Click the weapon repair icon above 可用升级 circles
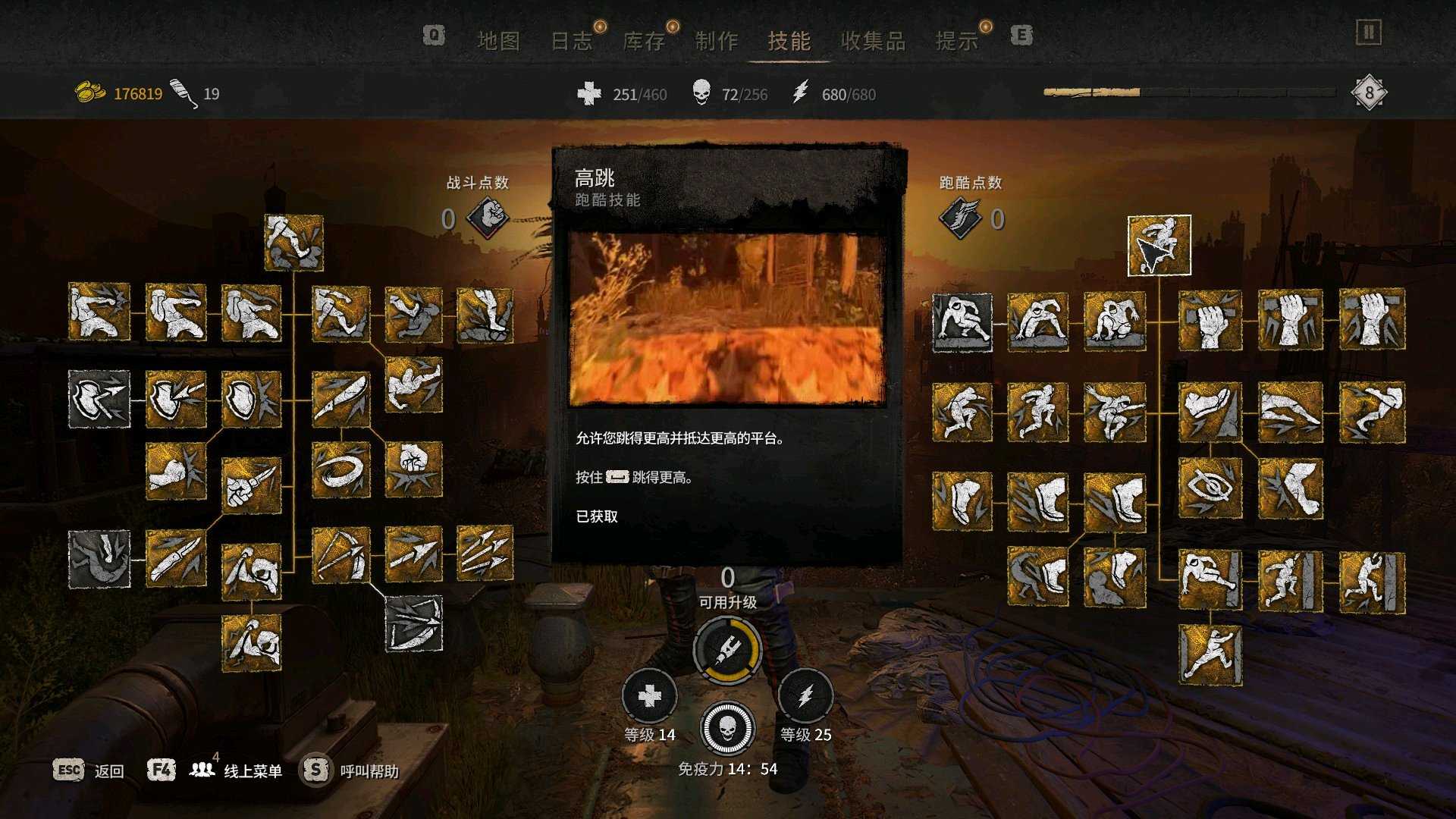 pos(728,648)
